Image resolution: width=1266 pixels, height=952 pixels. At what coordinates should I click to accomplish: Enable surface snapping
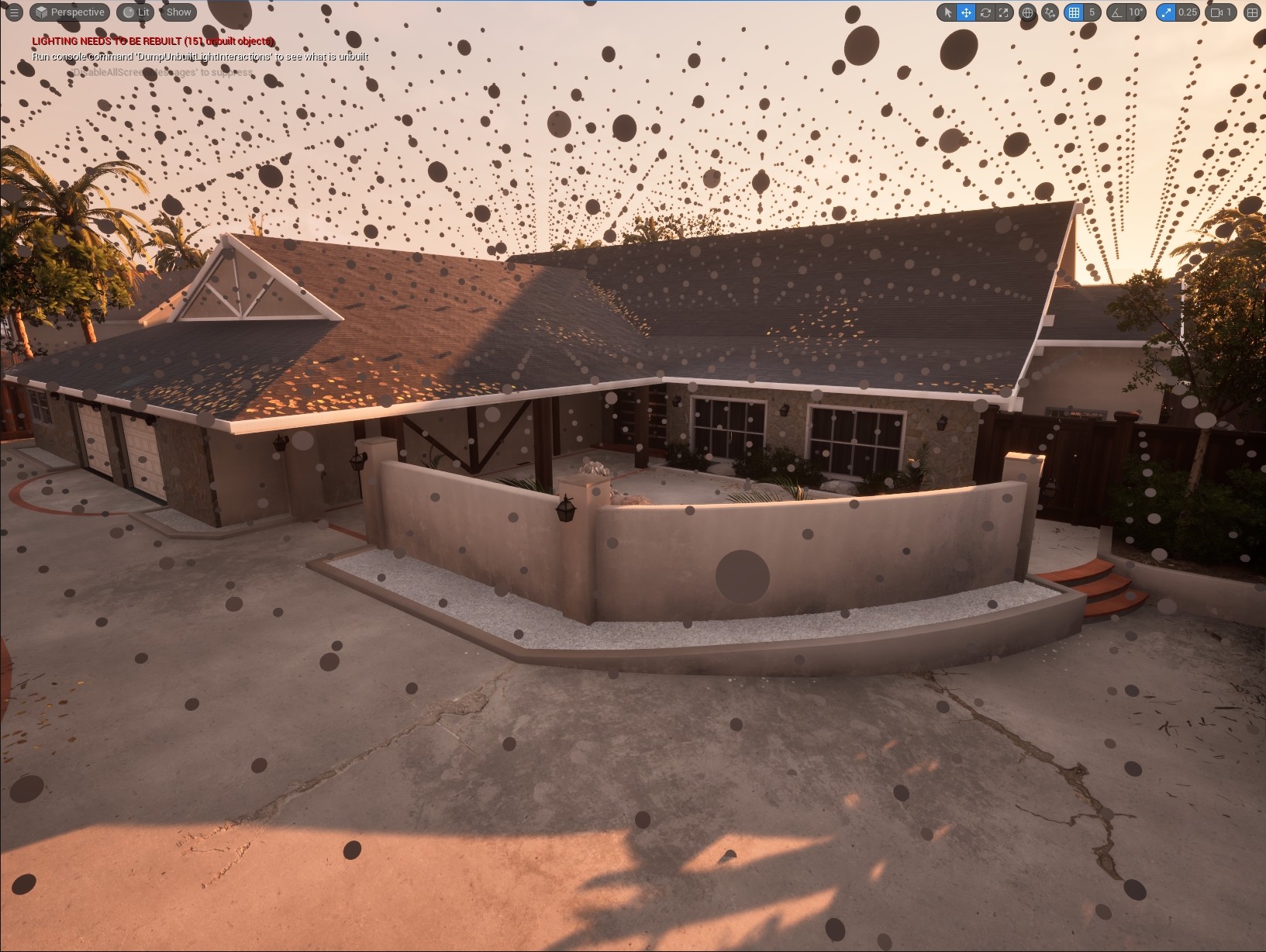(x=1049, y=12)
